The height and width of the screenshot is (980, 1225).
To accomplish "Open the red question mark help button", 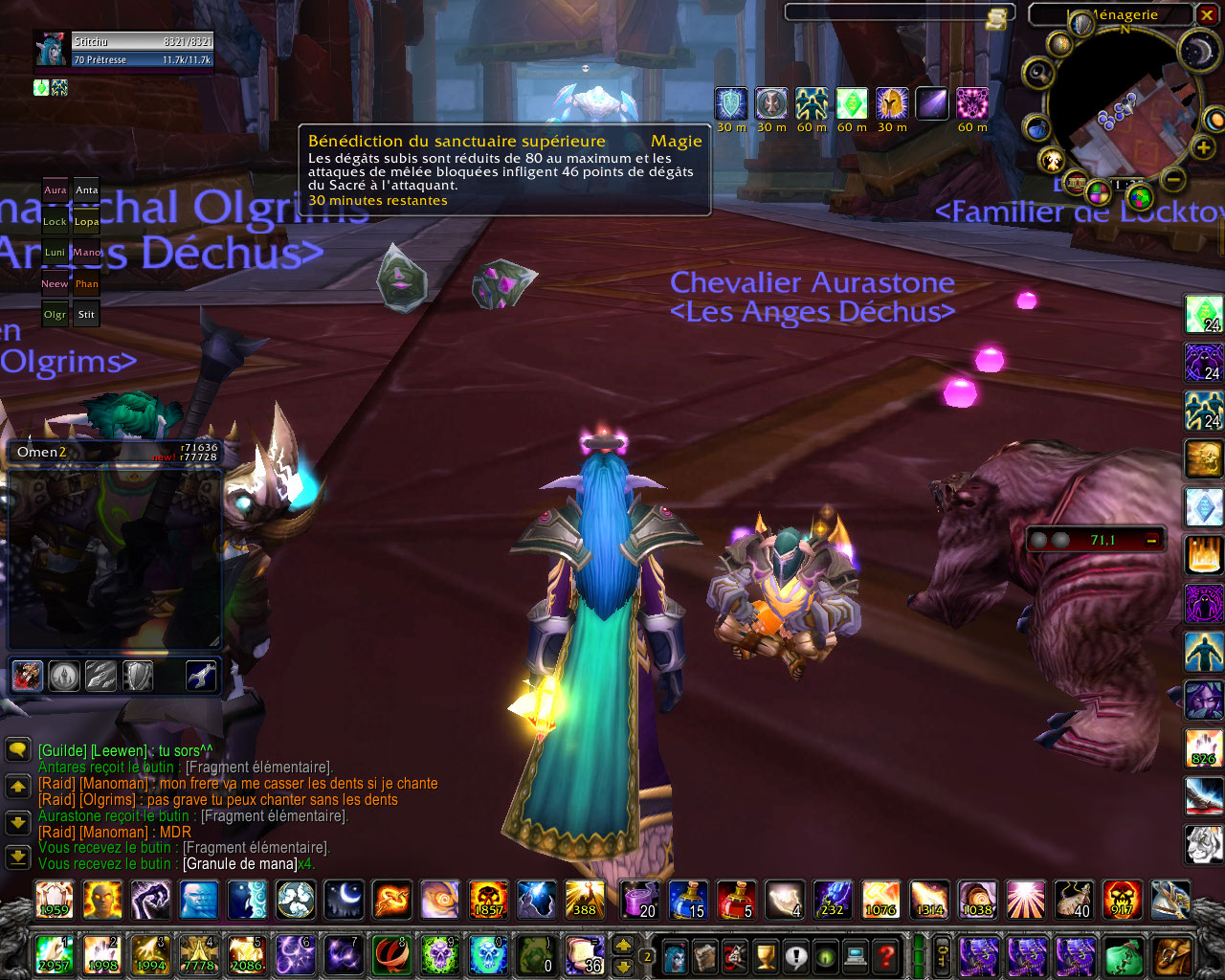I will coord(885,955).
